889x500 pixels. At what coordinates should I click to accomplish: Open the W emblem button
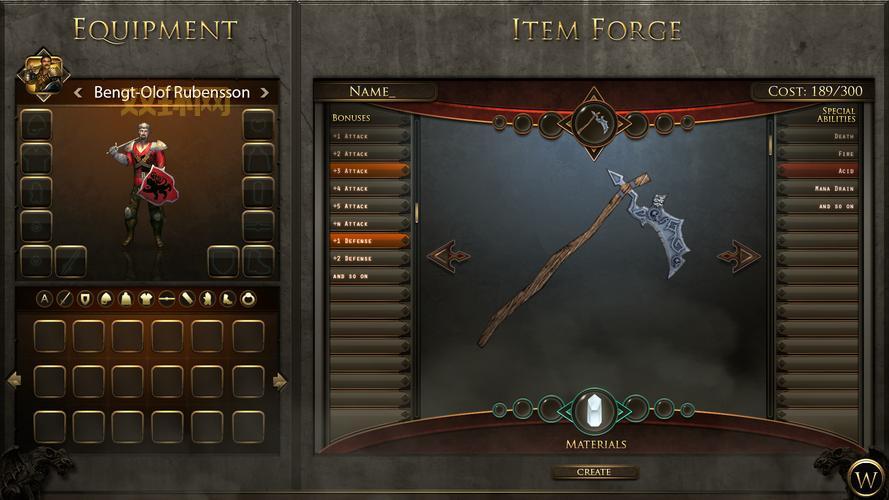point(862,475)
